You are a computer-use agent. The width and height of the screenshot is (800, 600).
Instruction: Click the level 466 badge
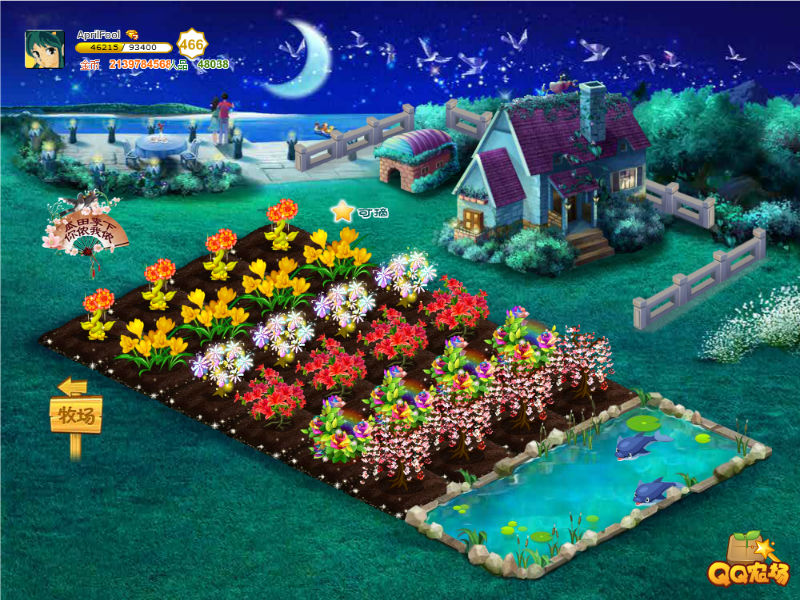(x=191, y=44)
